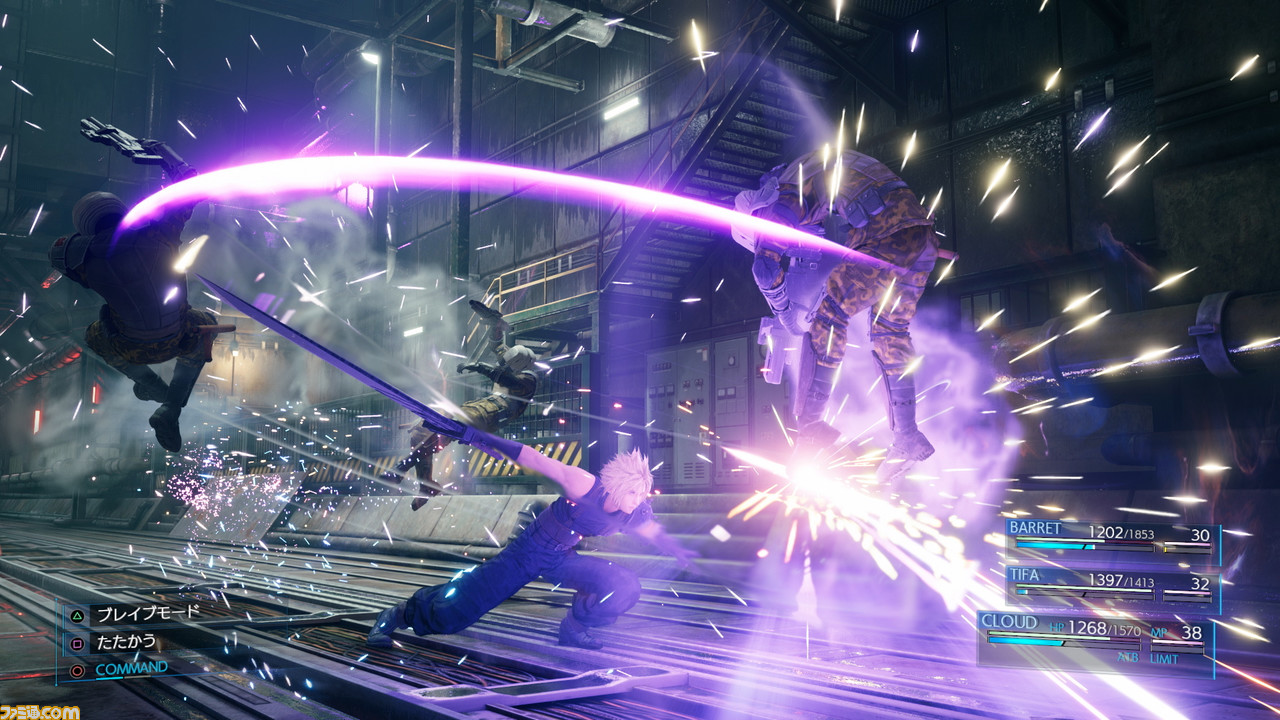Select the triangle button icon beside ブレイブモード

click(76, 616)
